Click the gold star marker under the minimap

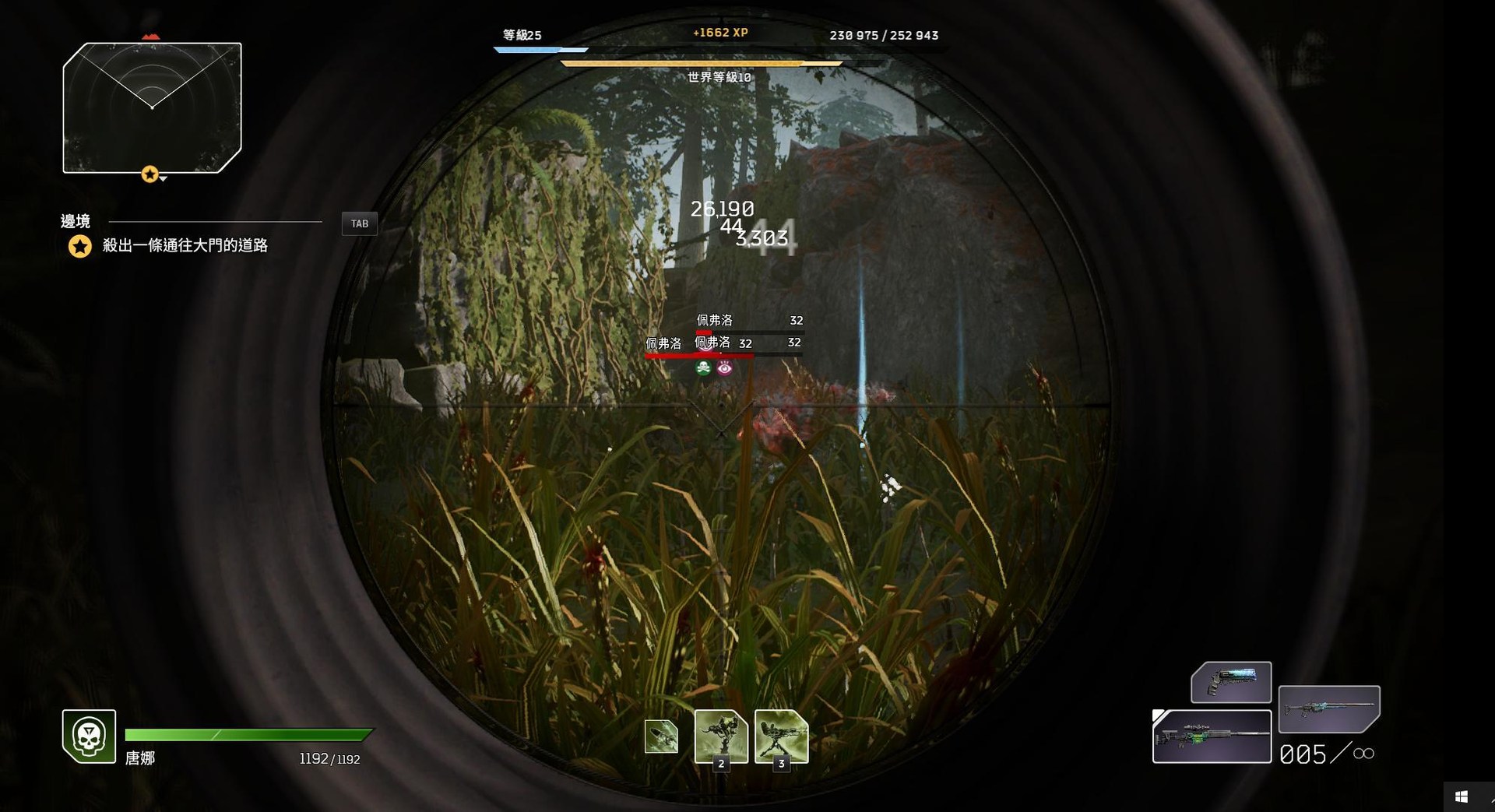pos(150,174)
